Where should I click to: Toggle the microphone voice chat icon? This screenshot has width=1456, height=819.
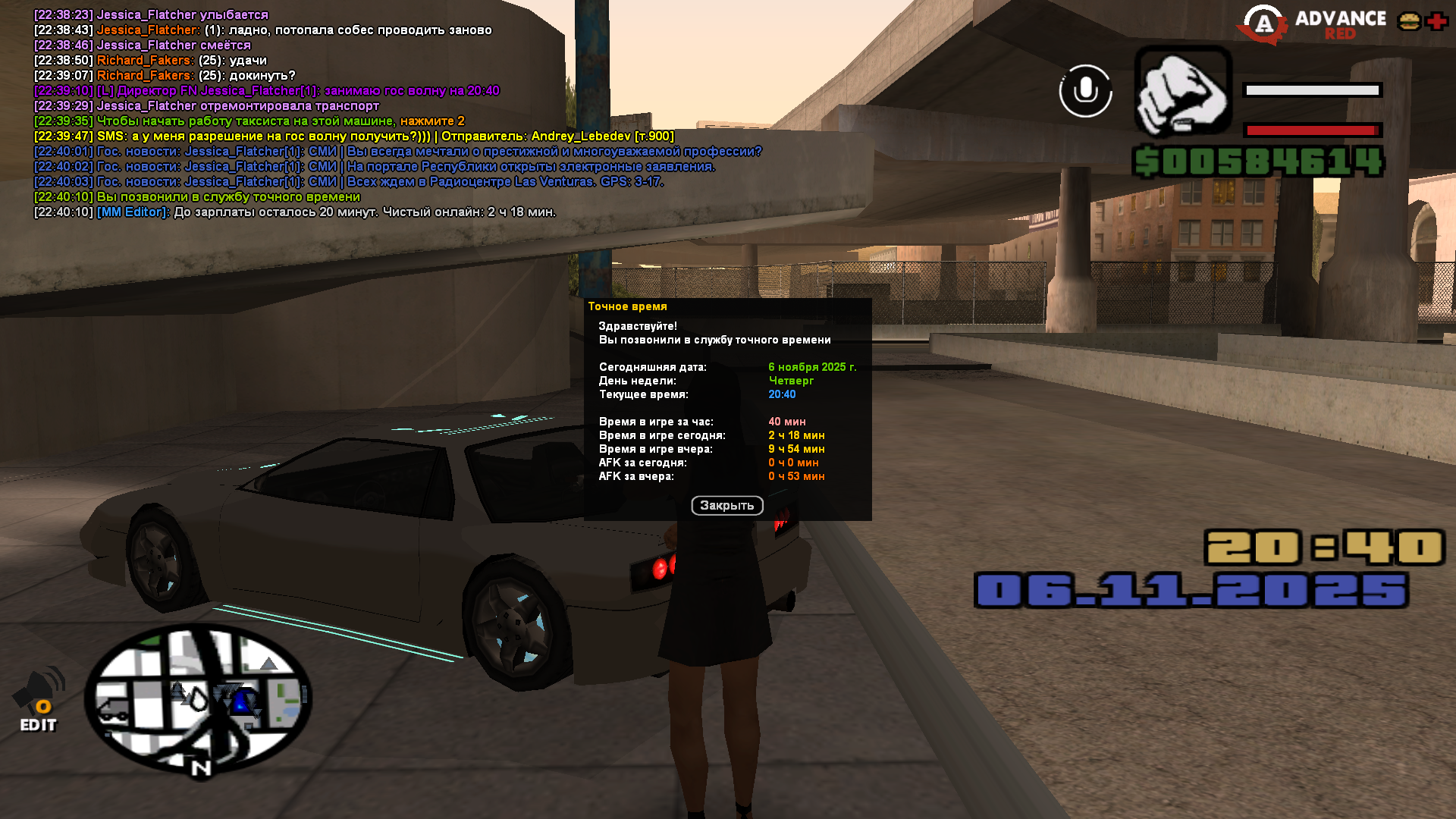1085,91
